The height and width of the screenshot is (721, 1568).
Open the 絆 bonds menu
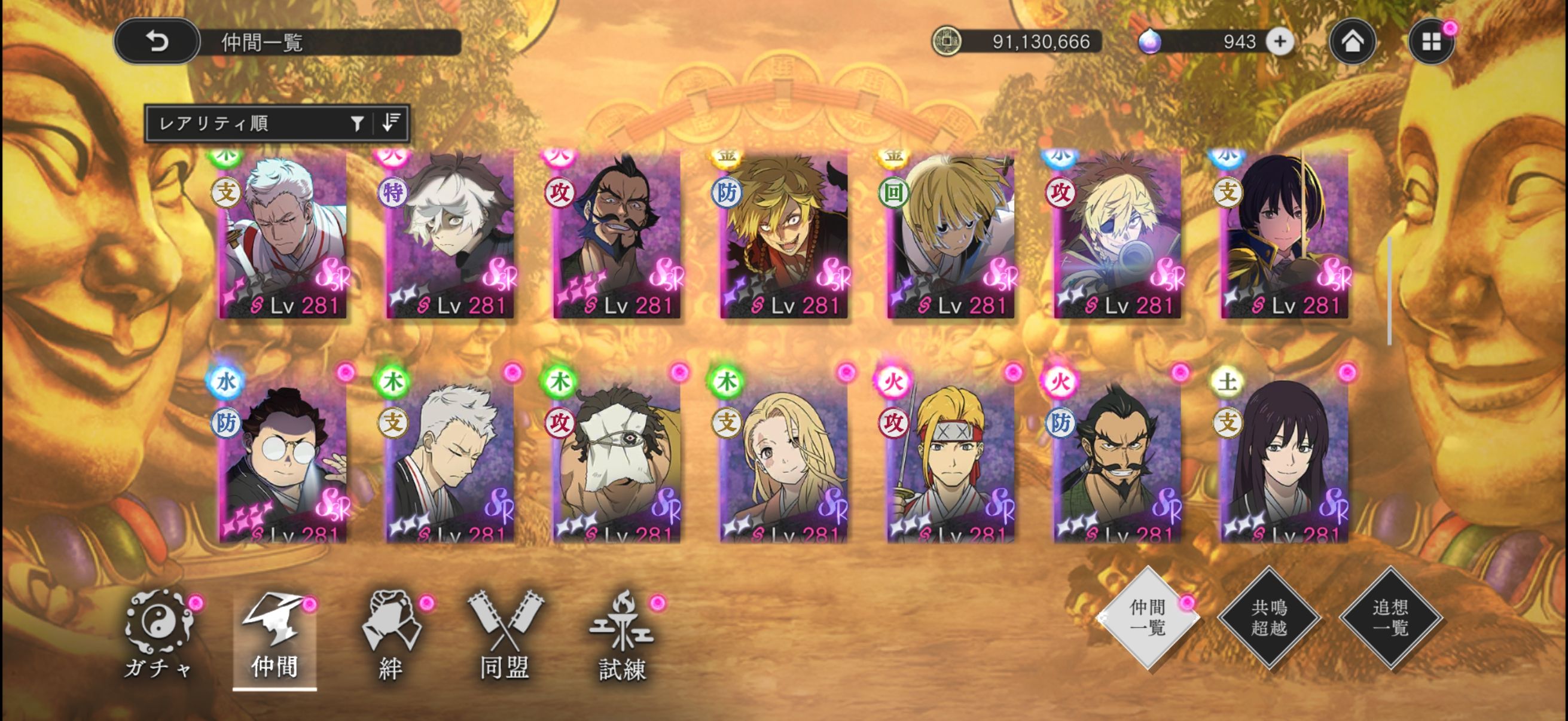[x=391, y=636]
